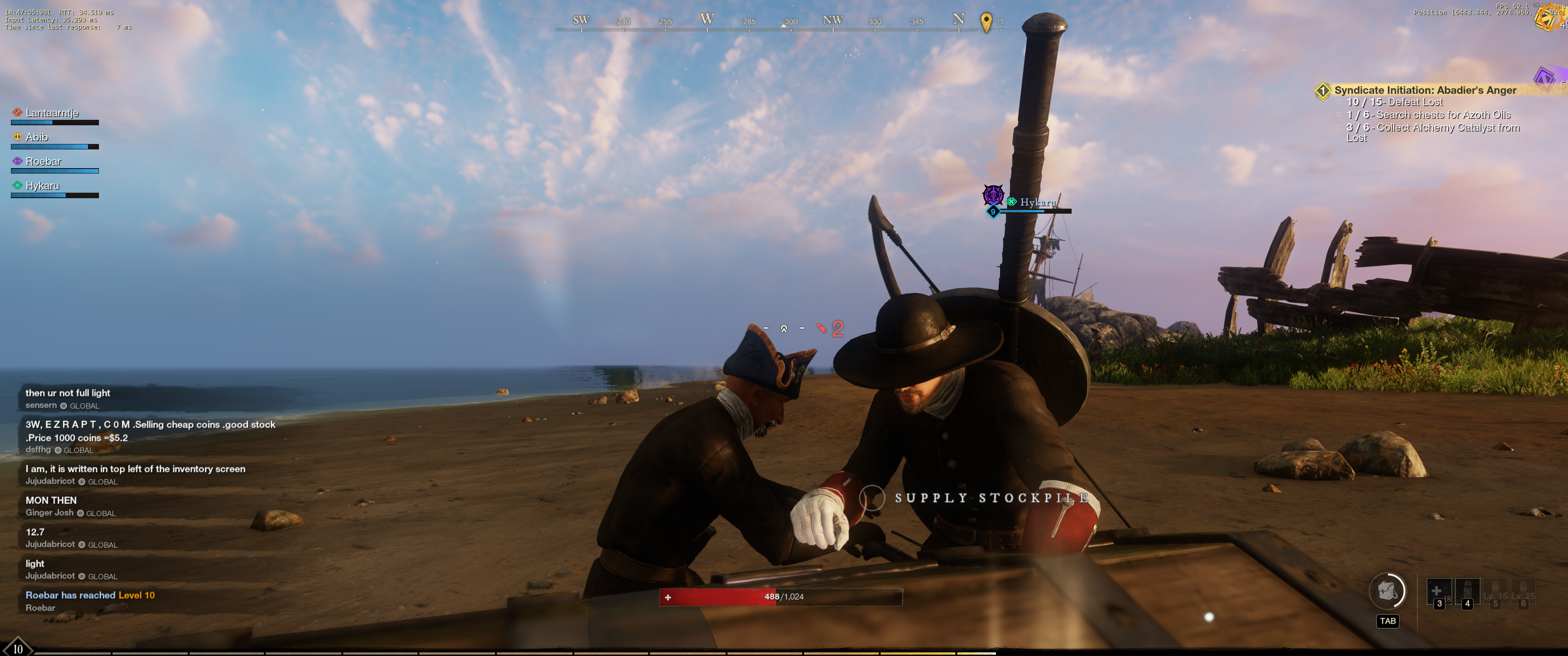The width and height of the screenshot is (1568, 656).
Task: Click the Syndicate faction icon beside Hykaru's nameplate
Action: (993, 195)
